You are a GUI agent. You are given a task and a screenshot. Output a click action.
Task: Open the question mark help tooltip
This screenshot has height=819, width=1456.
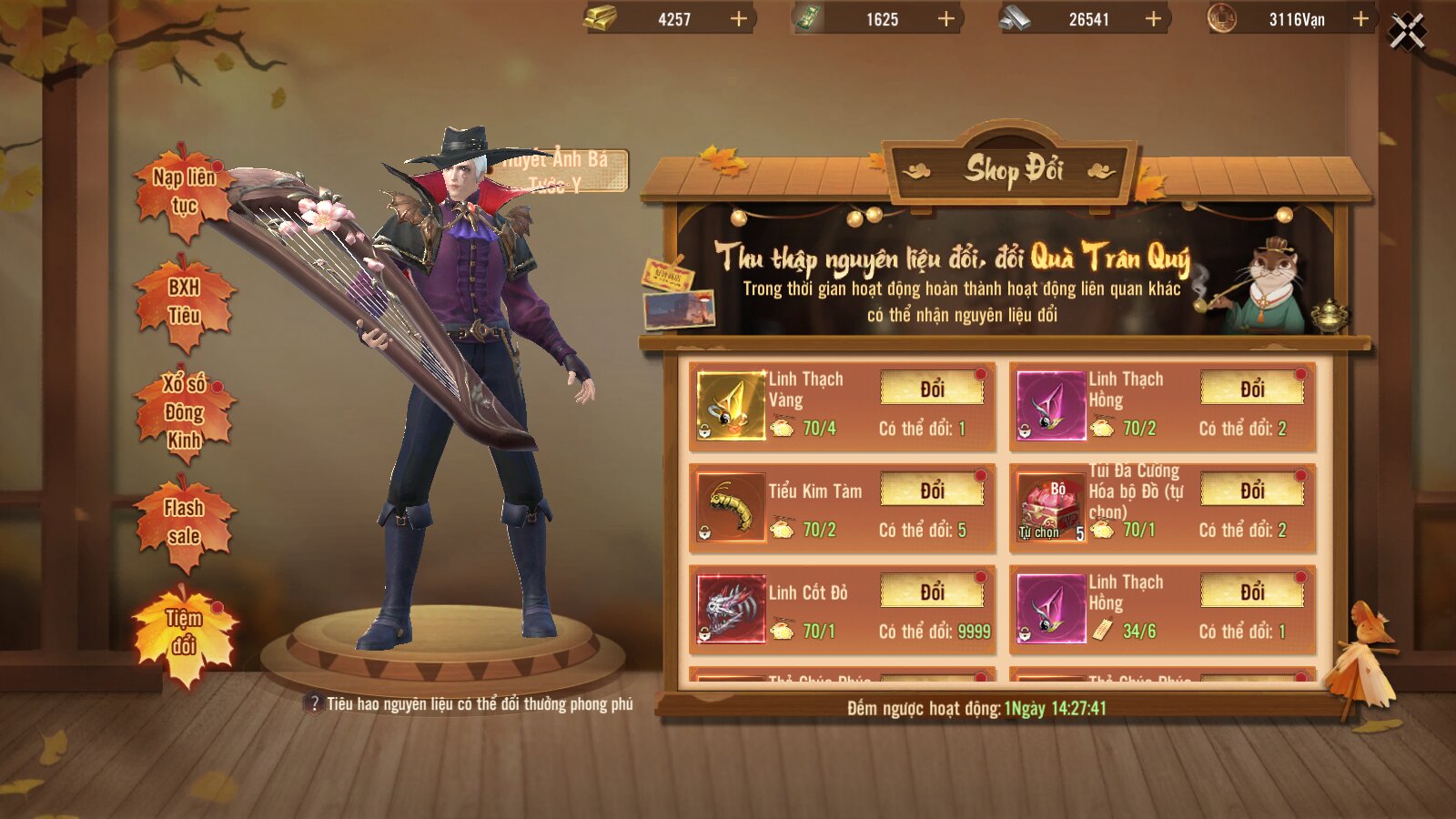point(315,703)
